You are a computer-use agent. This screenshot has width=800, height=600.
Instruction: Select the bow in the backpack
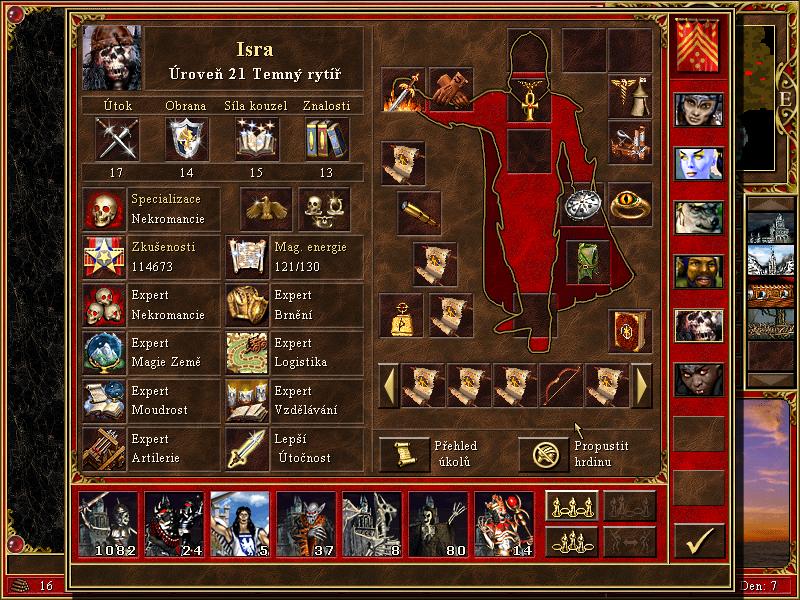562,385
